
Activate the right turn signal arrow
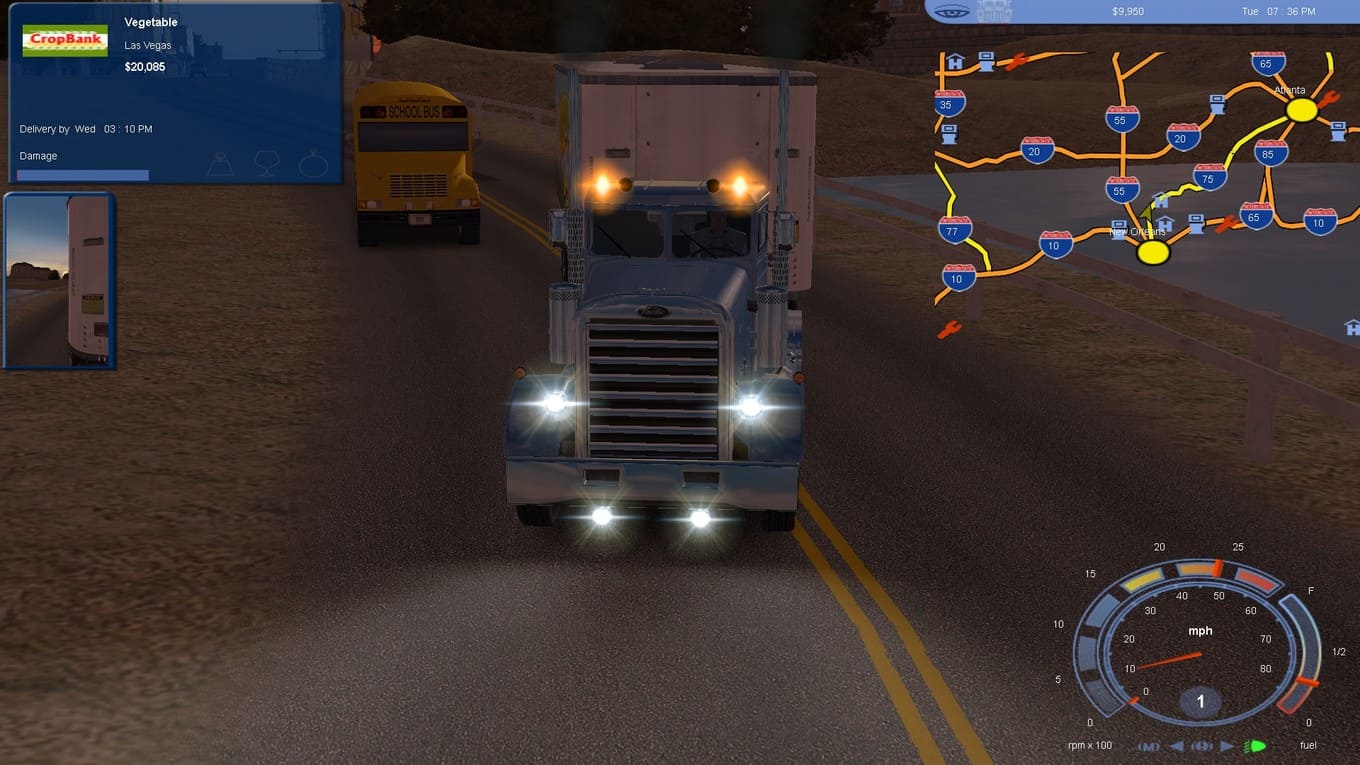pyautogui.click(x=1226, y=746)
